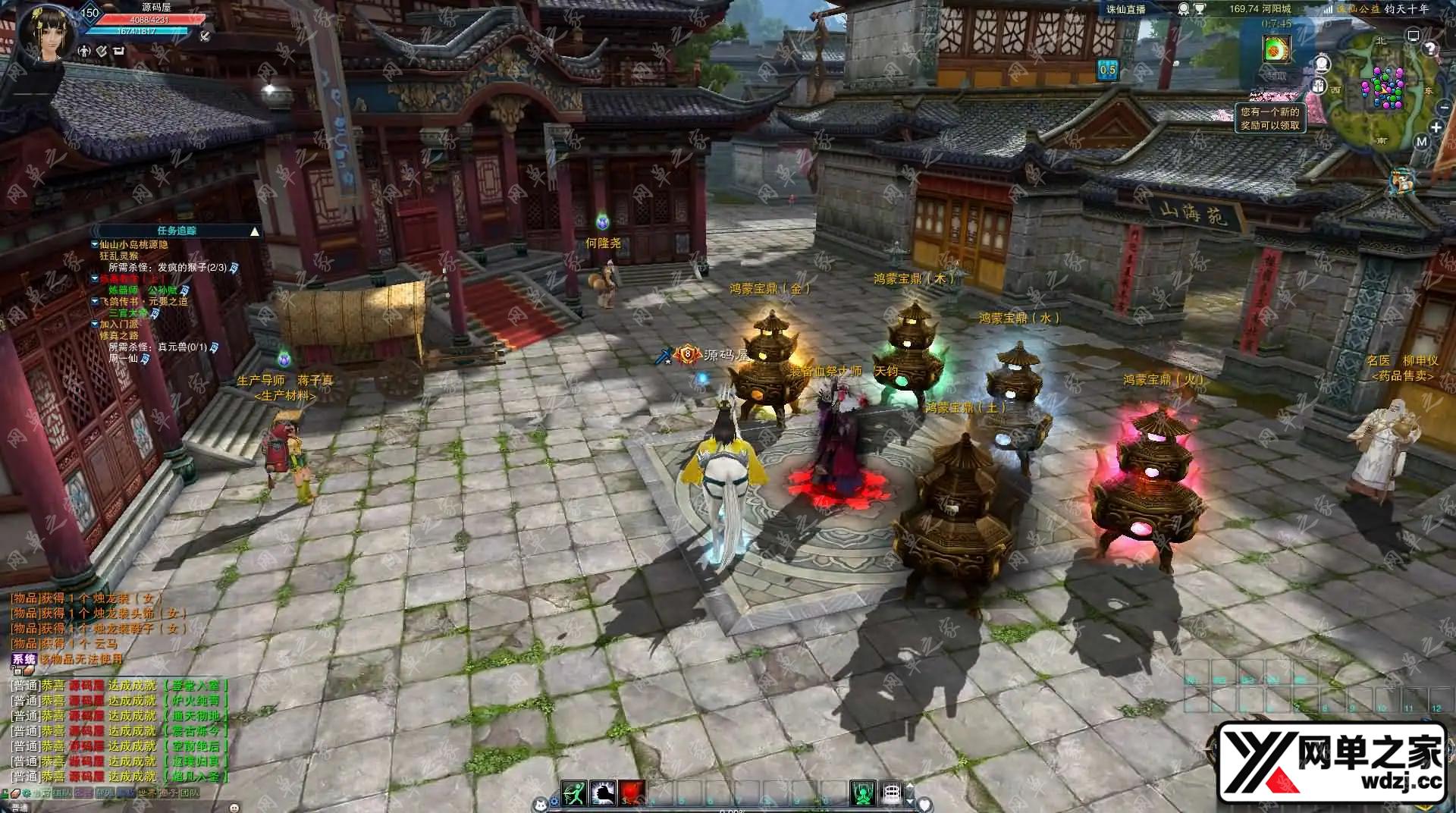Open the 诛仙直播 livestream button
Viewport: 1456px width, 813px height.
pyautogui.click(x=1125, y=9)
